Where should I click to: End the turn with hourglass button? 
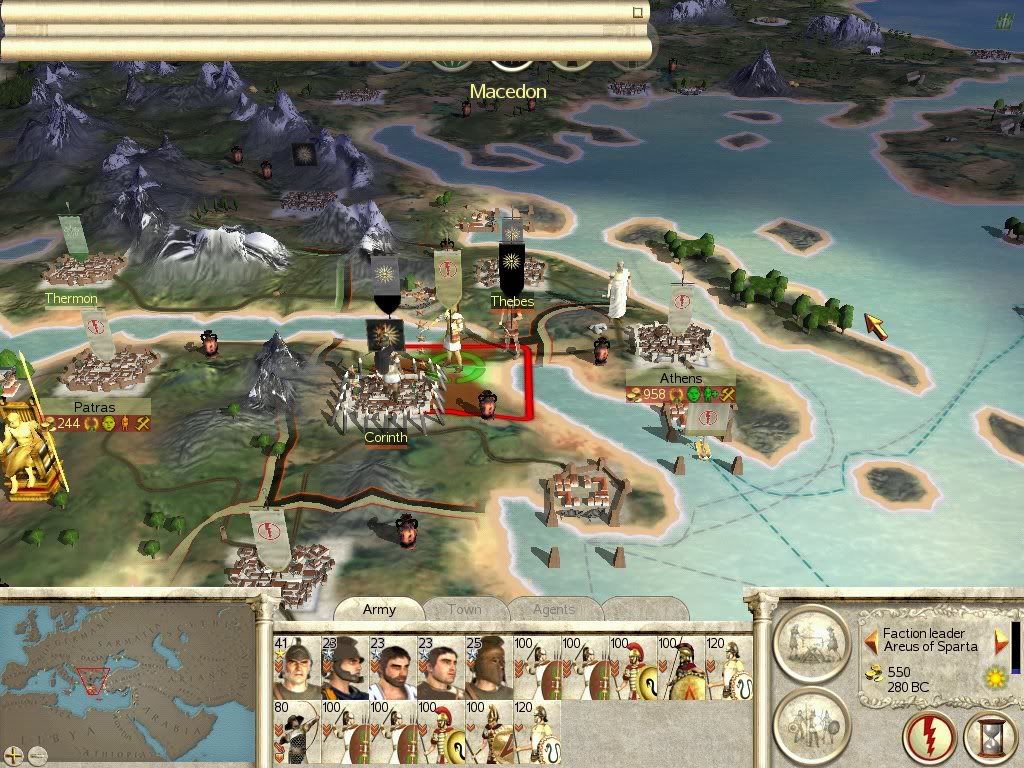click(989, 739)
